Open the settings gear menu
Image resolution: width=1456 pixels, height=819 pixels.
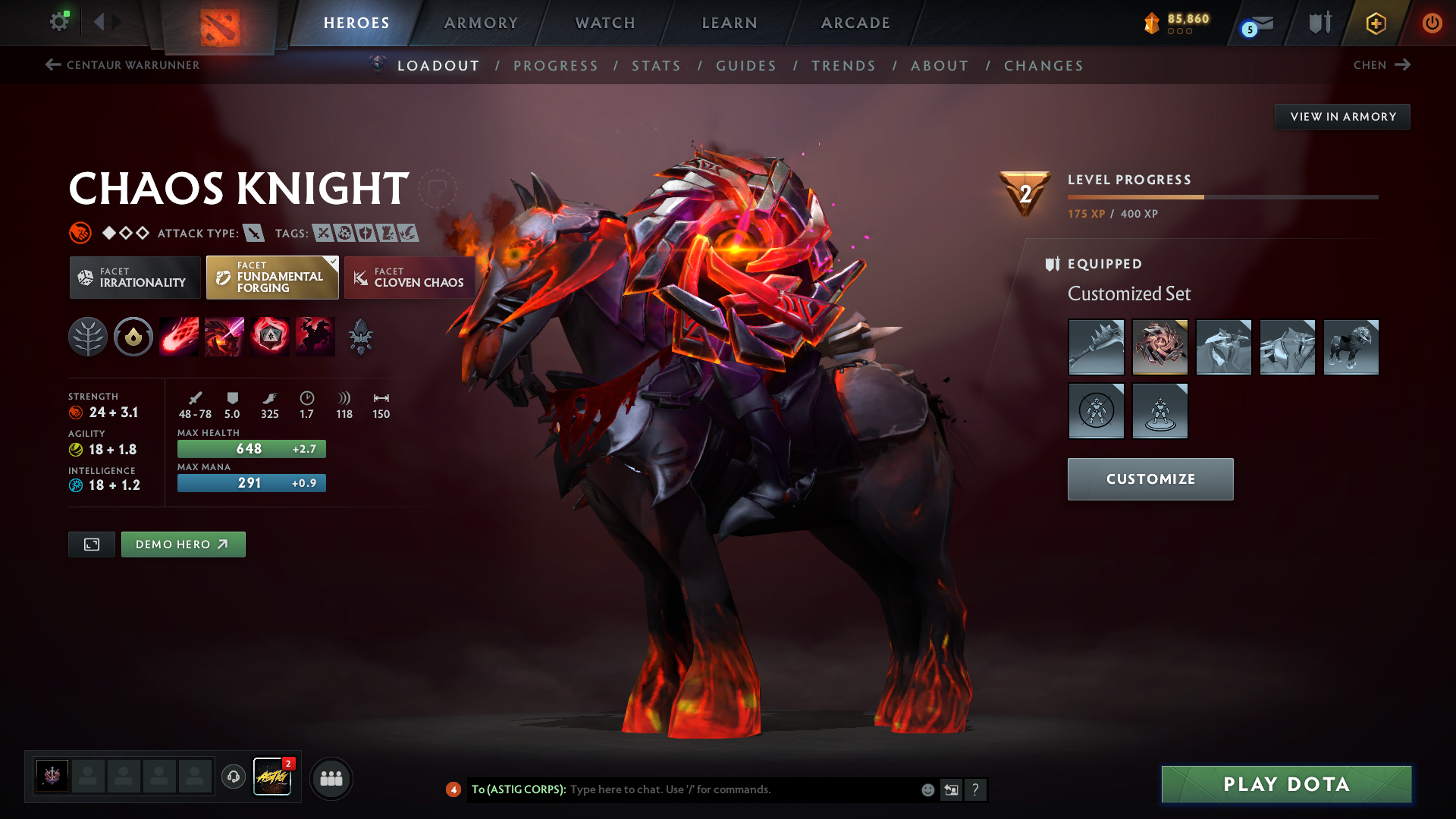click(59, 22)
